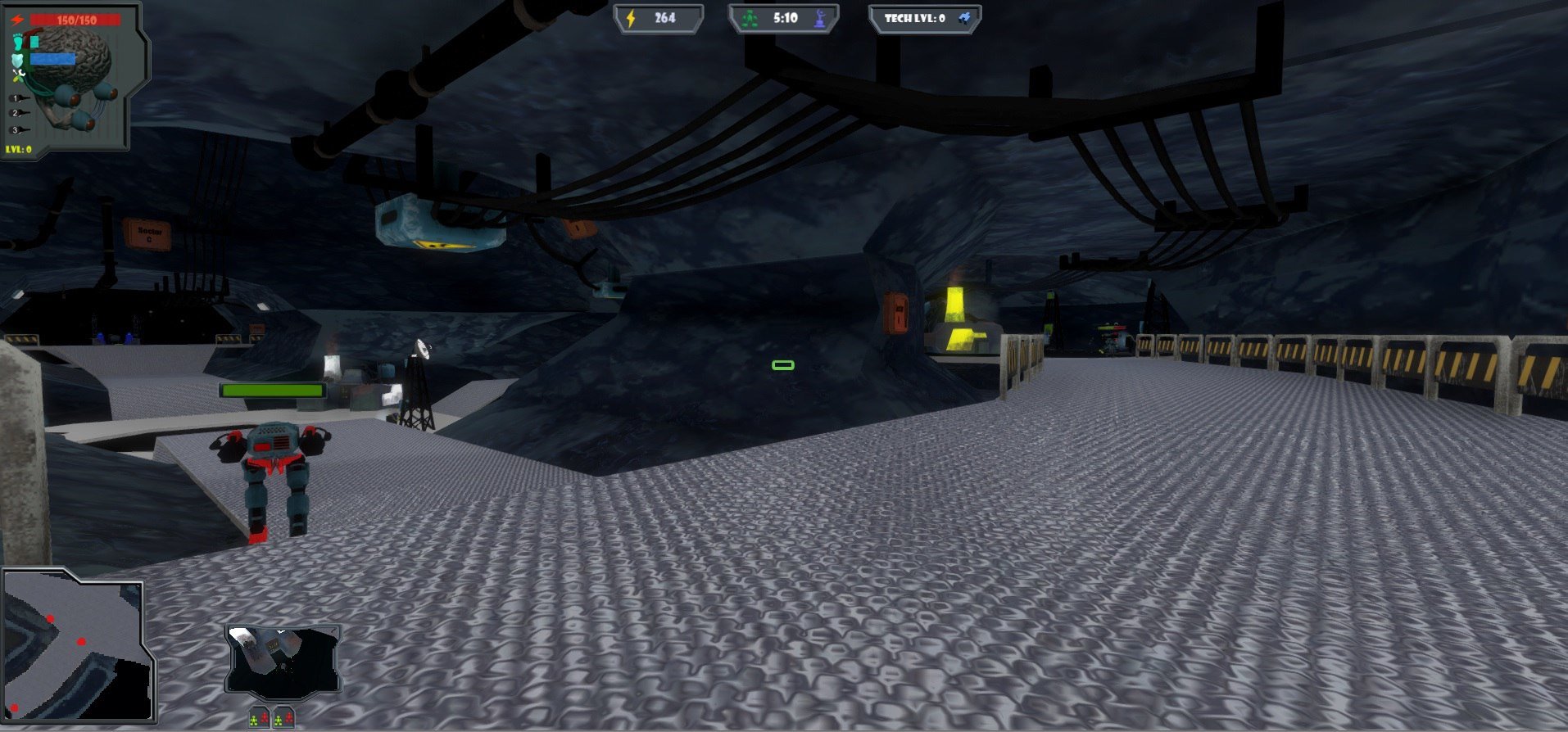Viewport: 1568px width, 732px height.
Task: Click the shield defense stat icon
Action: coord(17,59)
